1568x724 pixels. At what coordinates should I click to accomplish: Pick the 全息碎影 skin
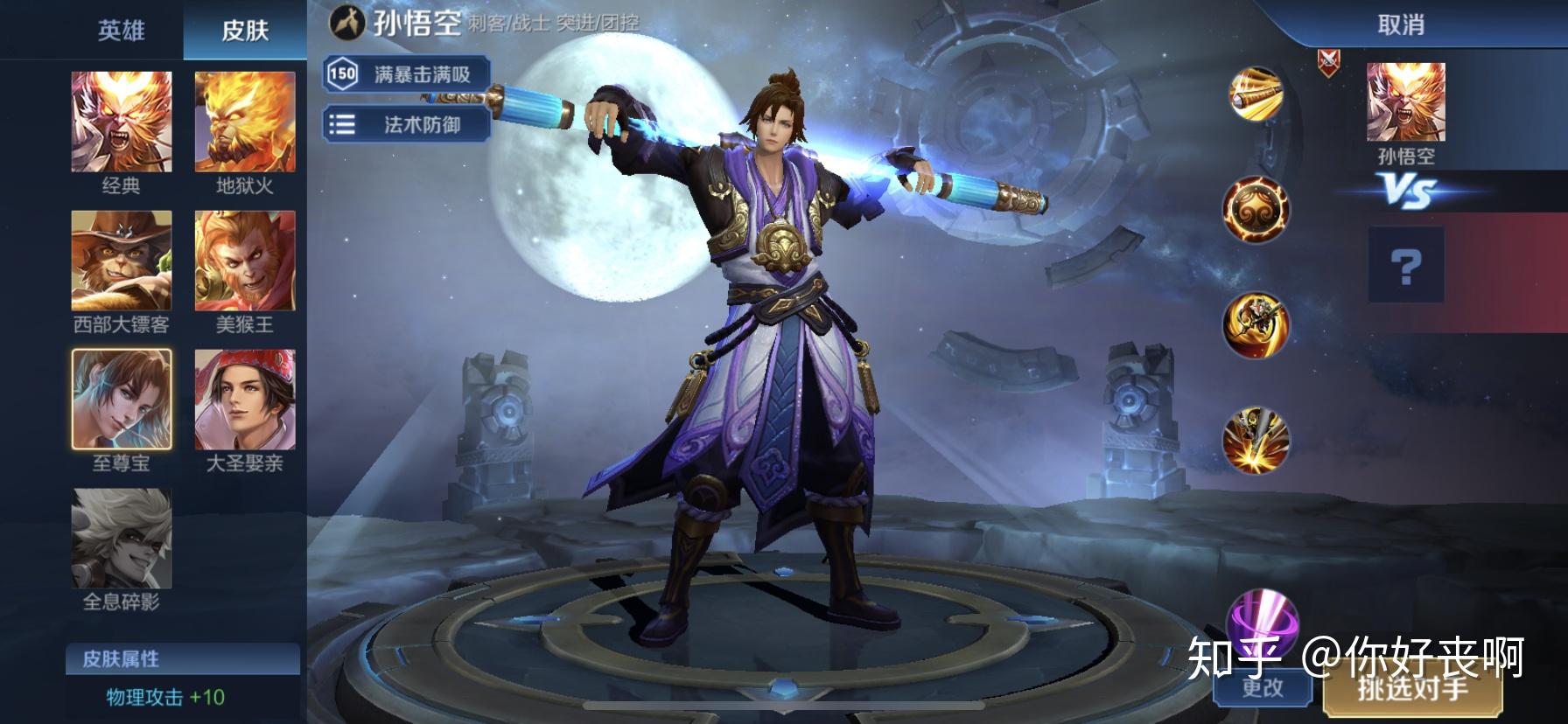click(122, 539)
